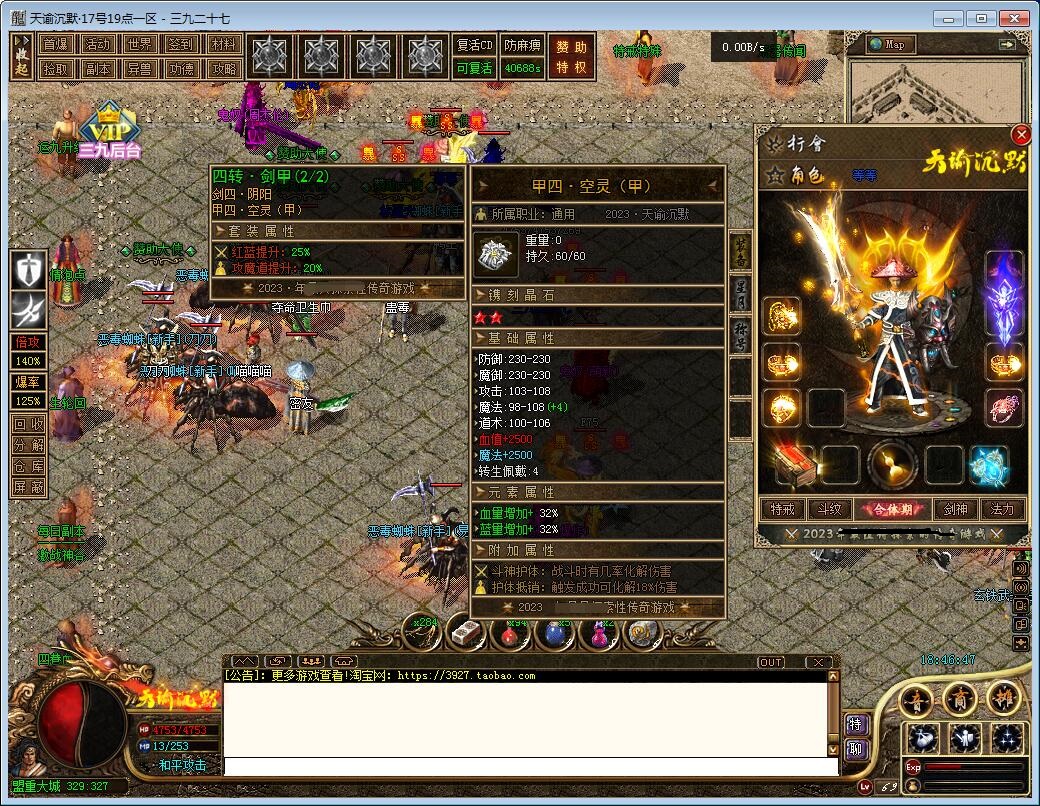Click the shield and sword skill icon

[x=29, y=269]
